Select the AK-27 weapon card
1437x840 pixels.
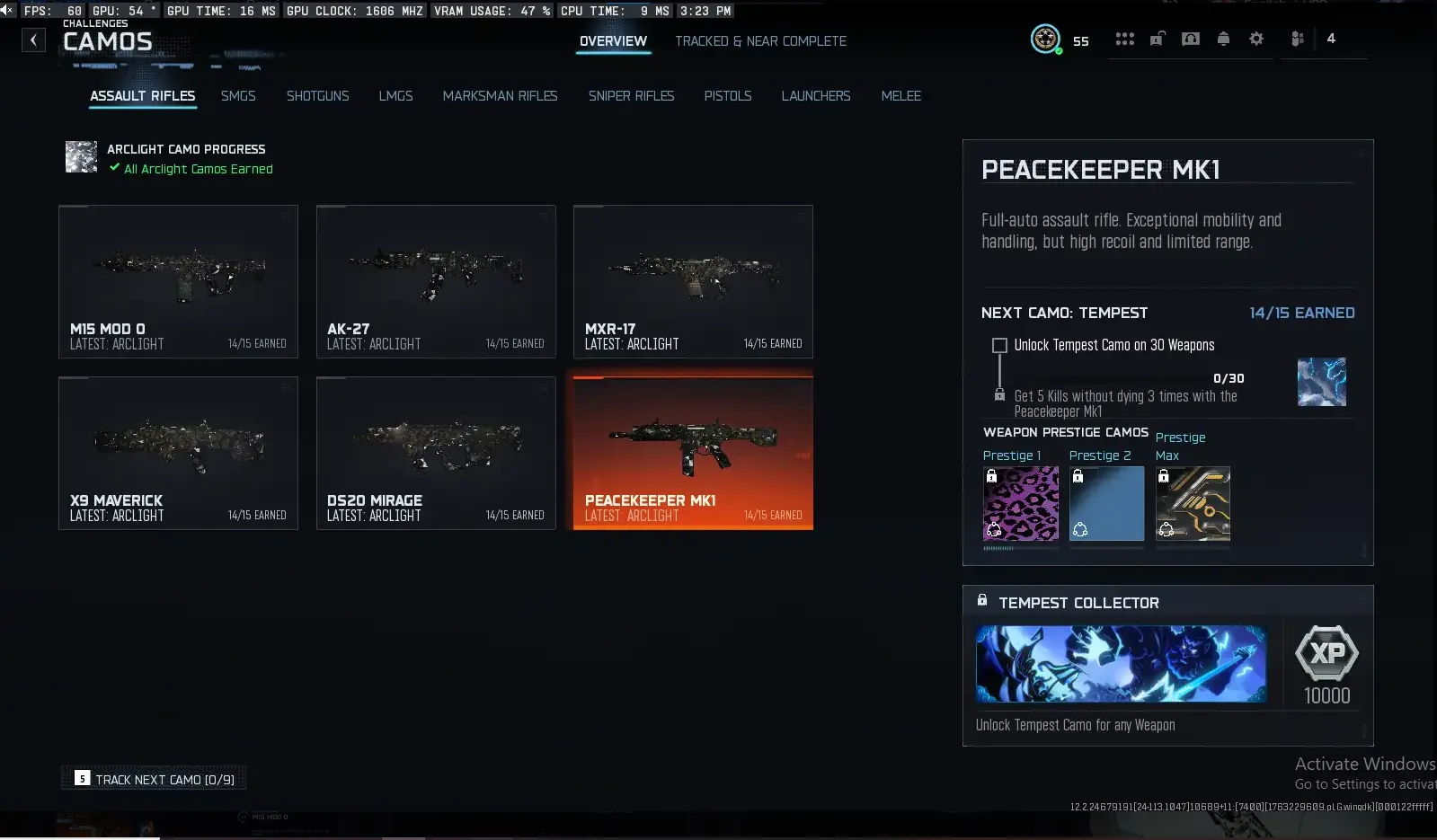pyautogui.click(x=436, y=281)
